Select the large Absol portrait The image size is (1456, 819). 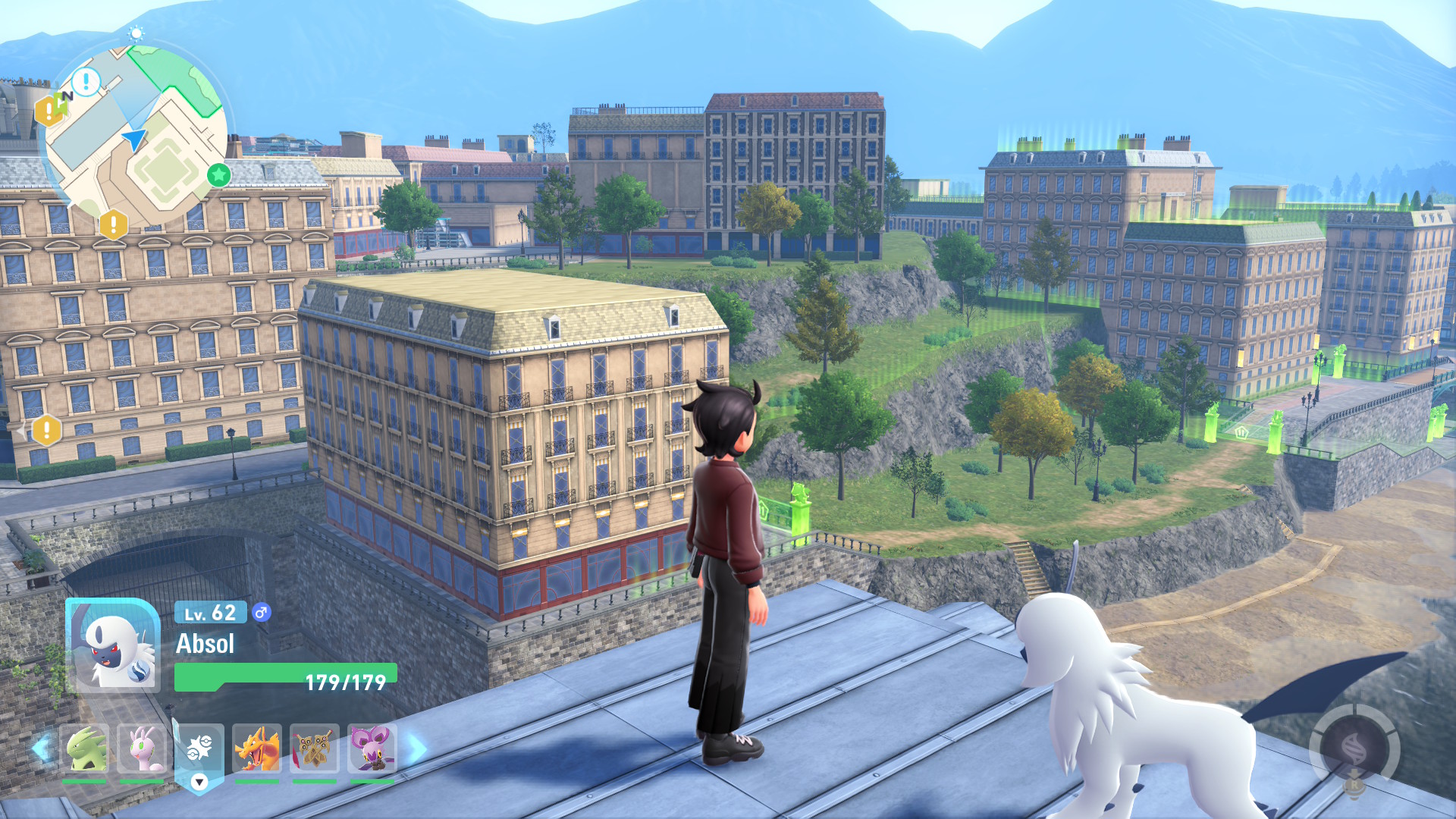114,646
